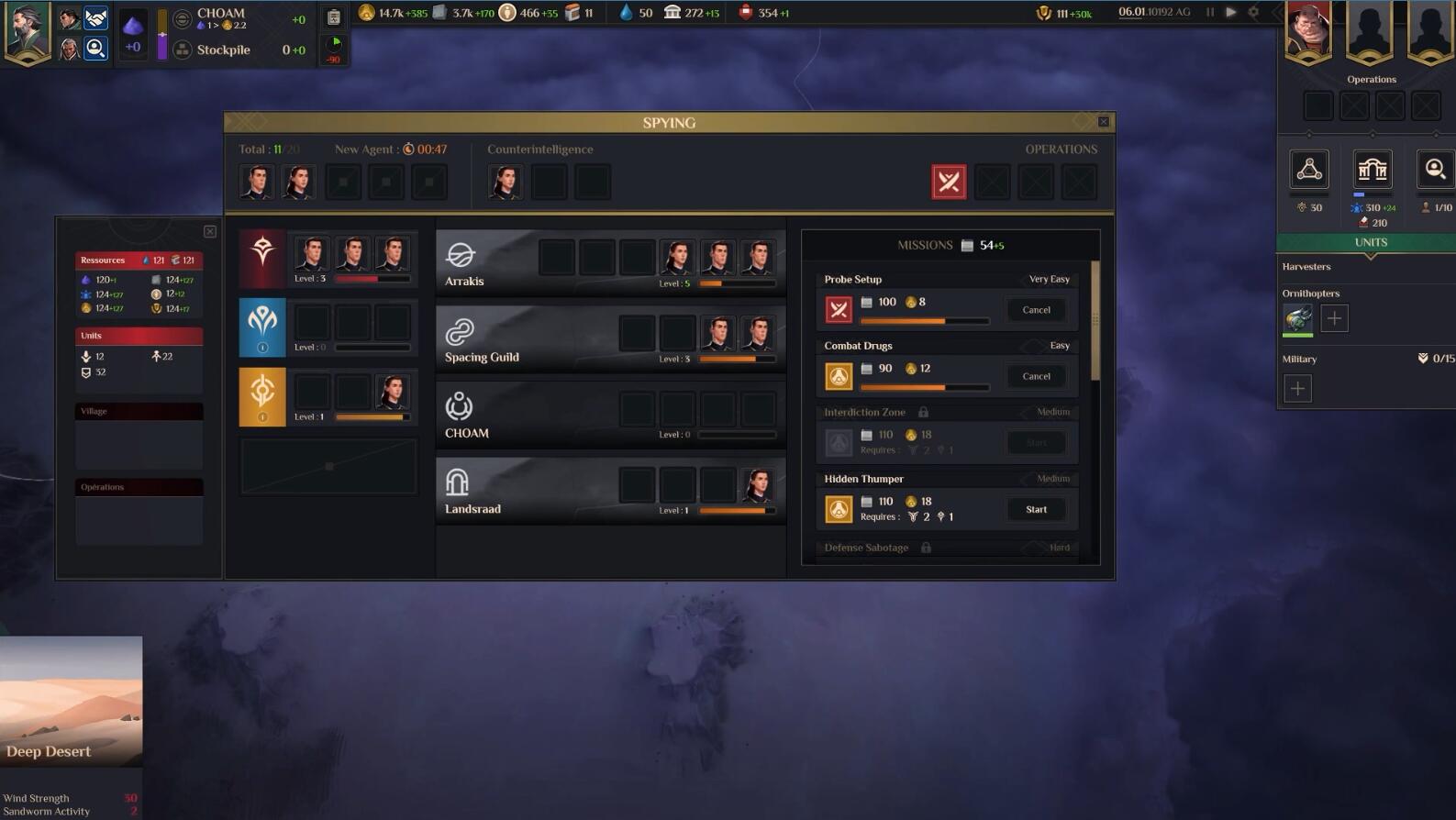Add a new Ornithopter unit
Image resolution: width=1456 pixels, height=820 pixels.
click(1334, 318)
